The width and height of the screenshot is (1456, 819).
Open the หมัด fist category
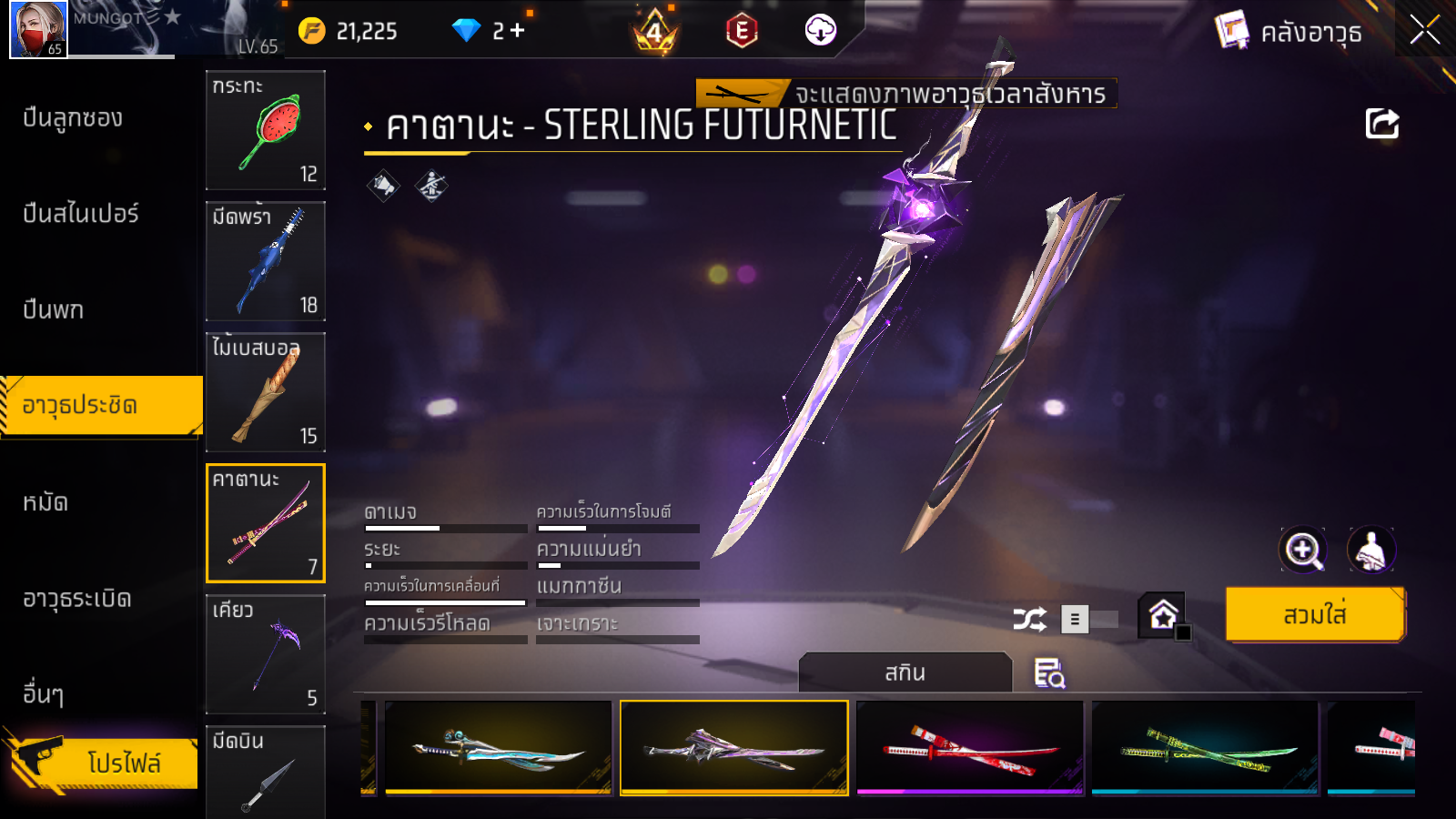45,502
